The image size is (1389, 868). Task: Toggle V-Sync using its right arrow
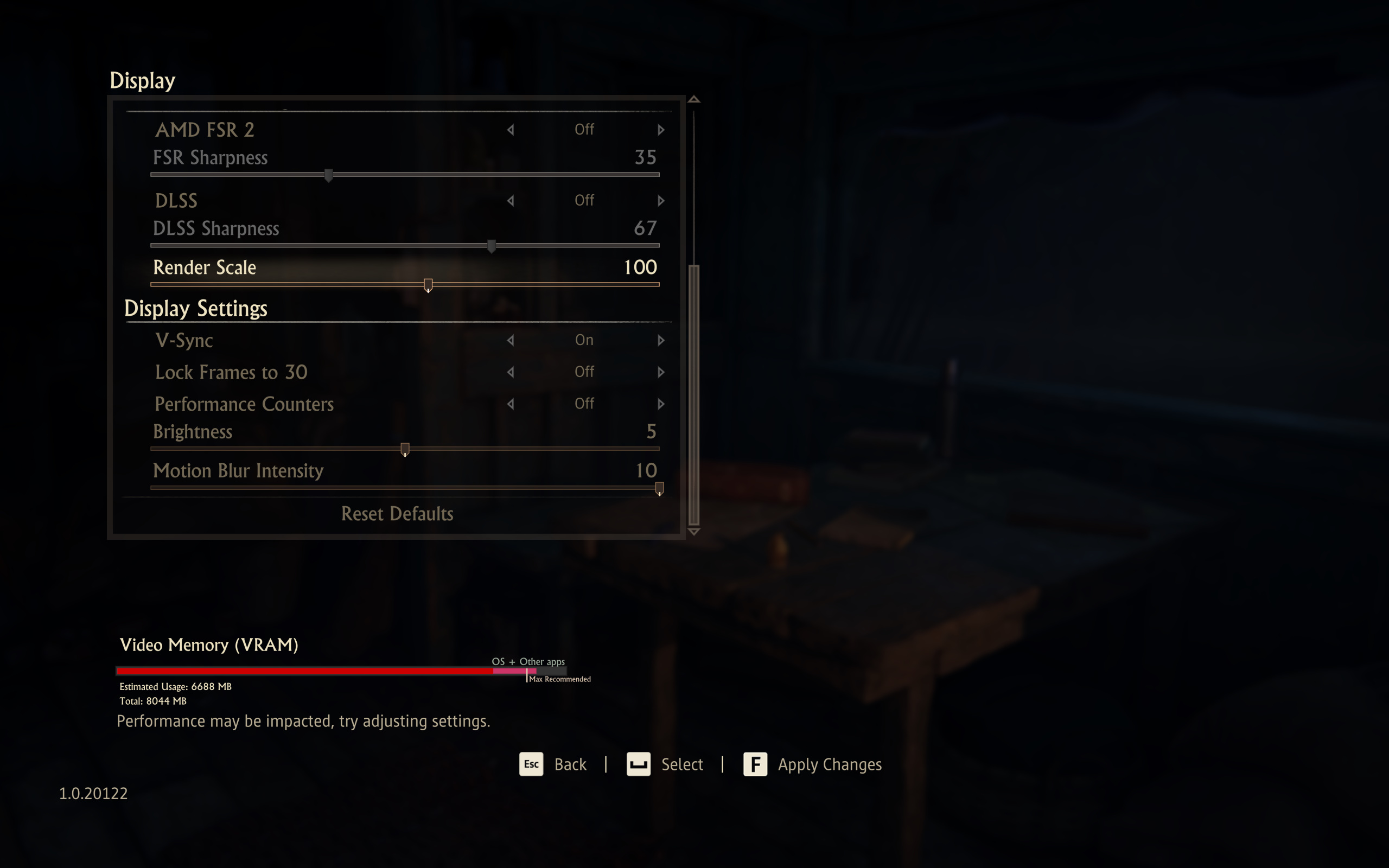click(x=661, y=341)
